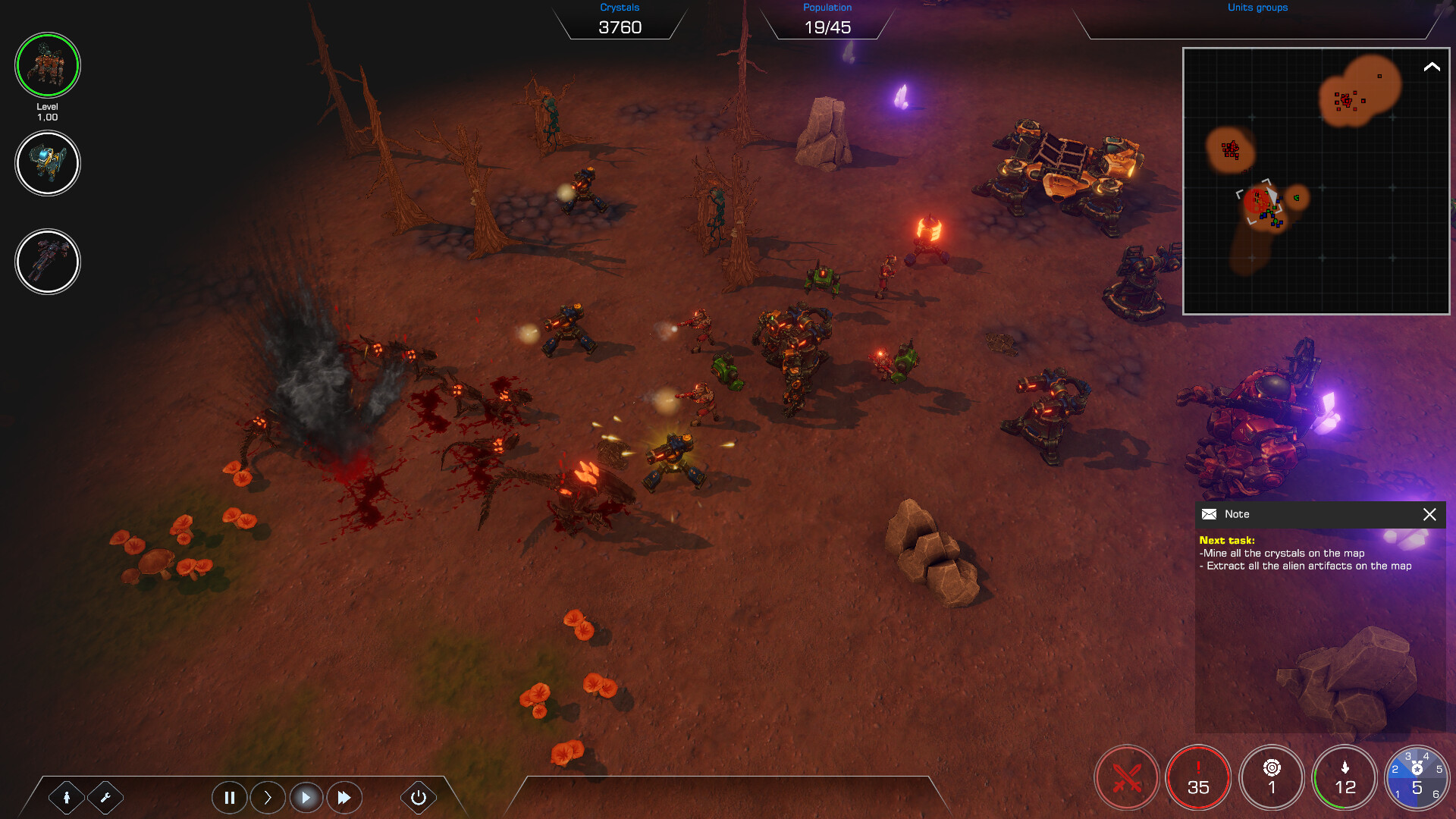Click the green harvest counter showing 12
The height and width of the screenshot is (819, 1456).
tap(1345, 777)
